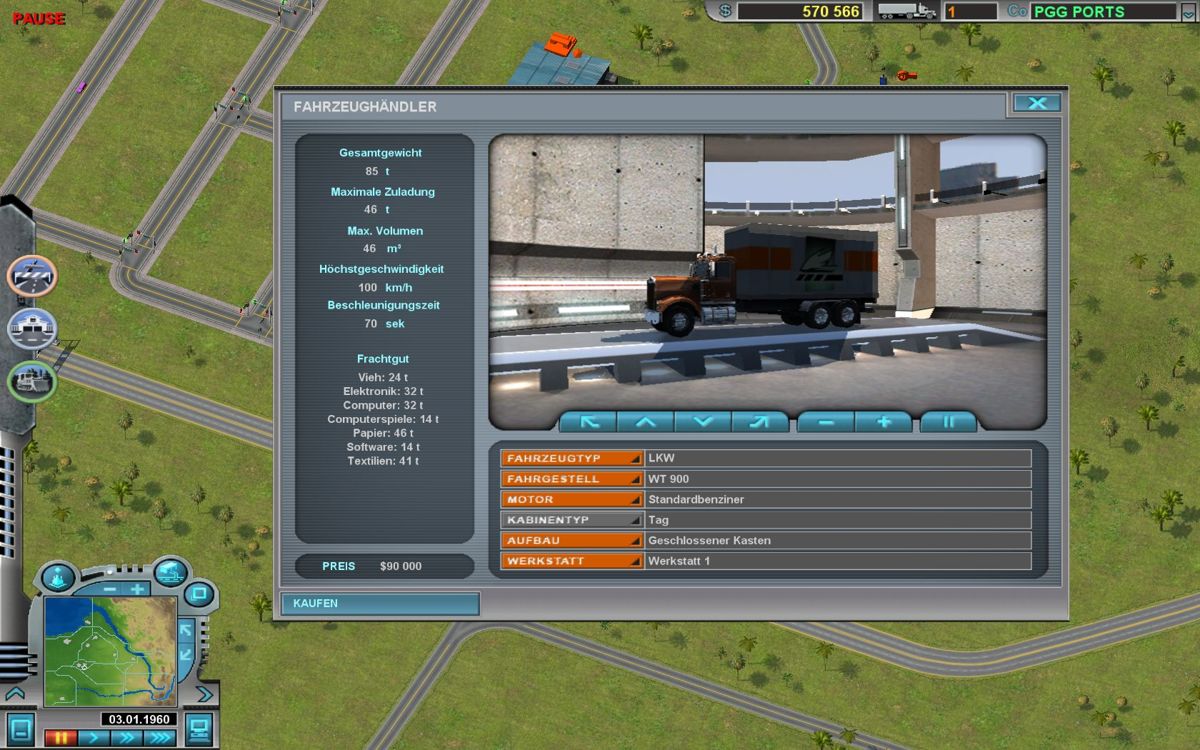Click the regional minimap
Viewport: 1200px width, 750px height.
(x=110, y=650)
